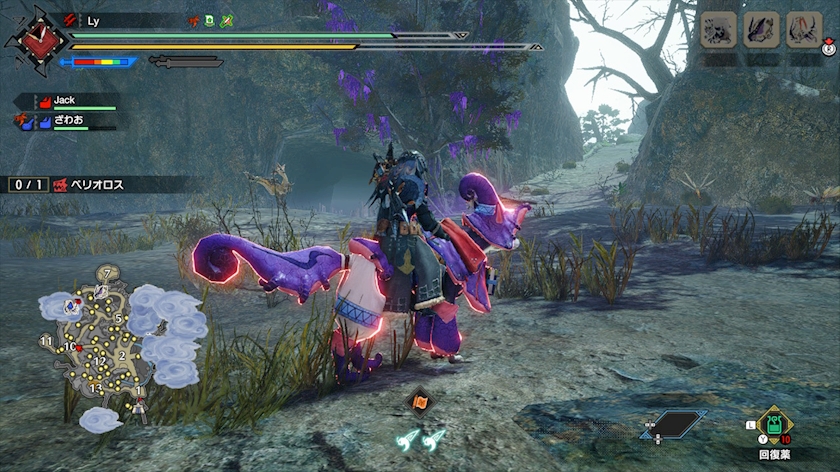840x472 pixels.
Task: Click player name plate Ly
Action: pyautogui.click(x=95, y=20)
